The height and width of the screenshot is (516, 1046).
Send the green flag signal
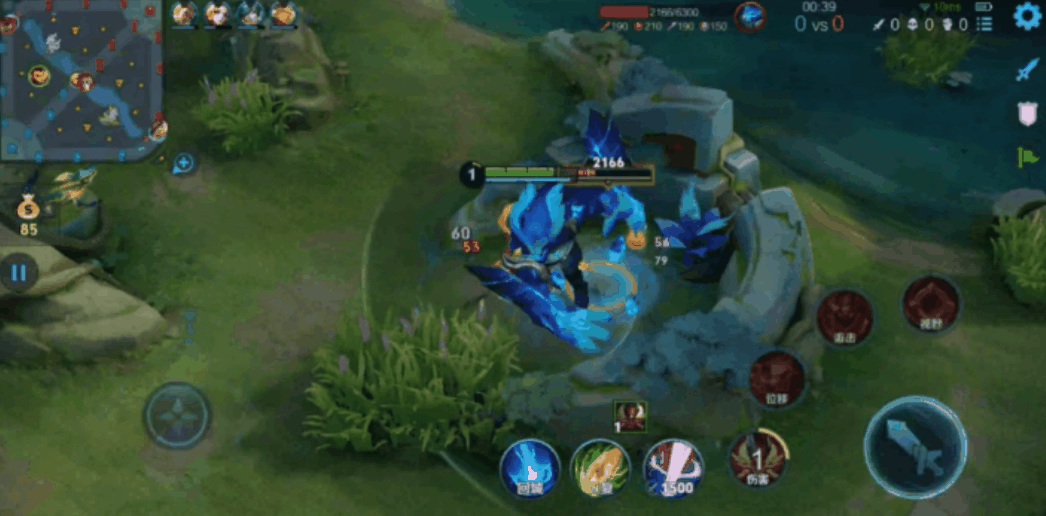[x=1028, y=157]
